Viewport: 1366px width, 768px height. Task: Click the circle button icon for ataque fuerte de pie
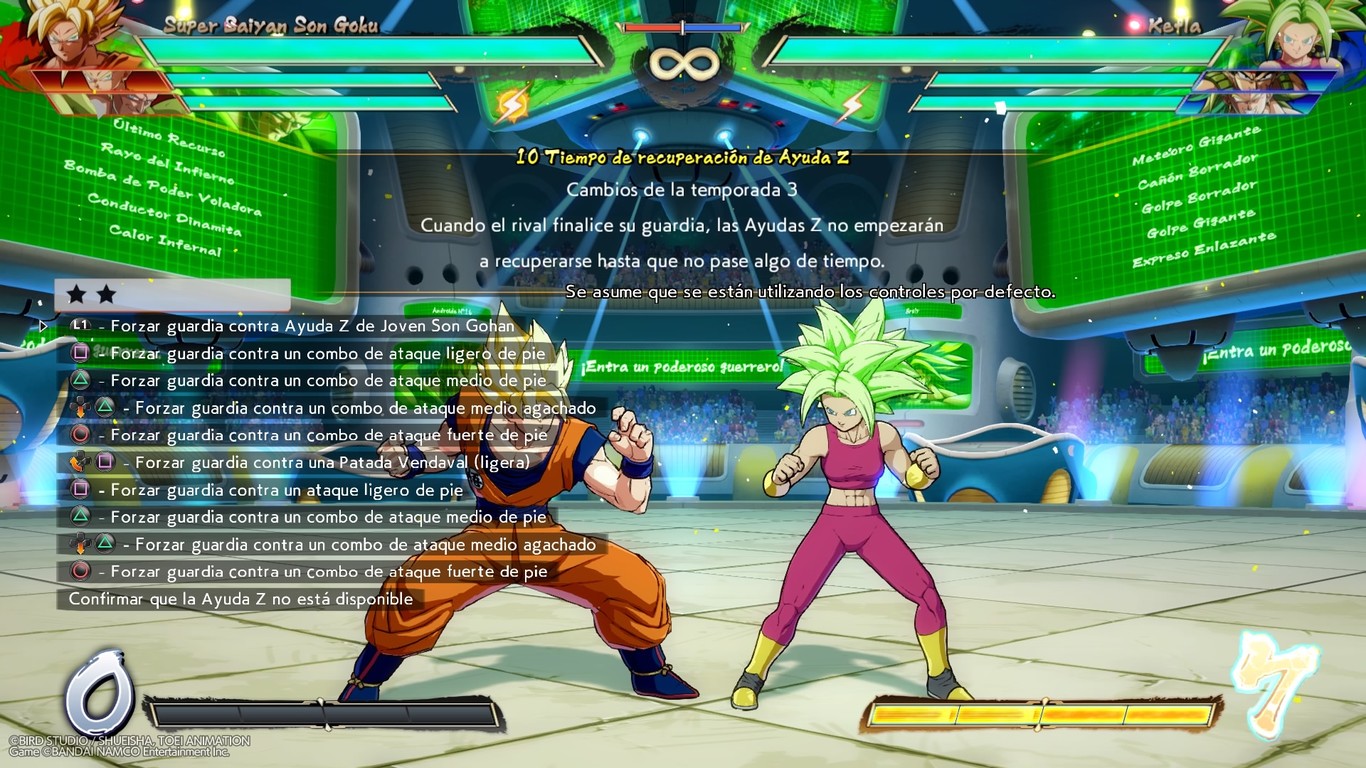81,435
